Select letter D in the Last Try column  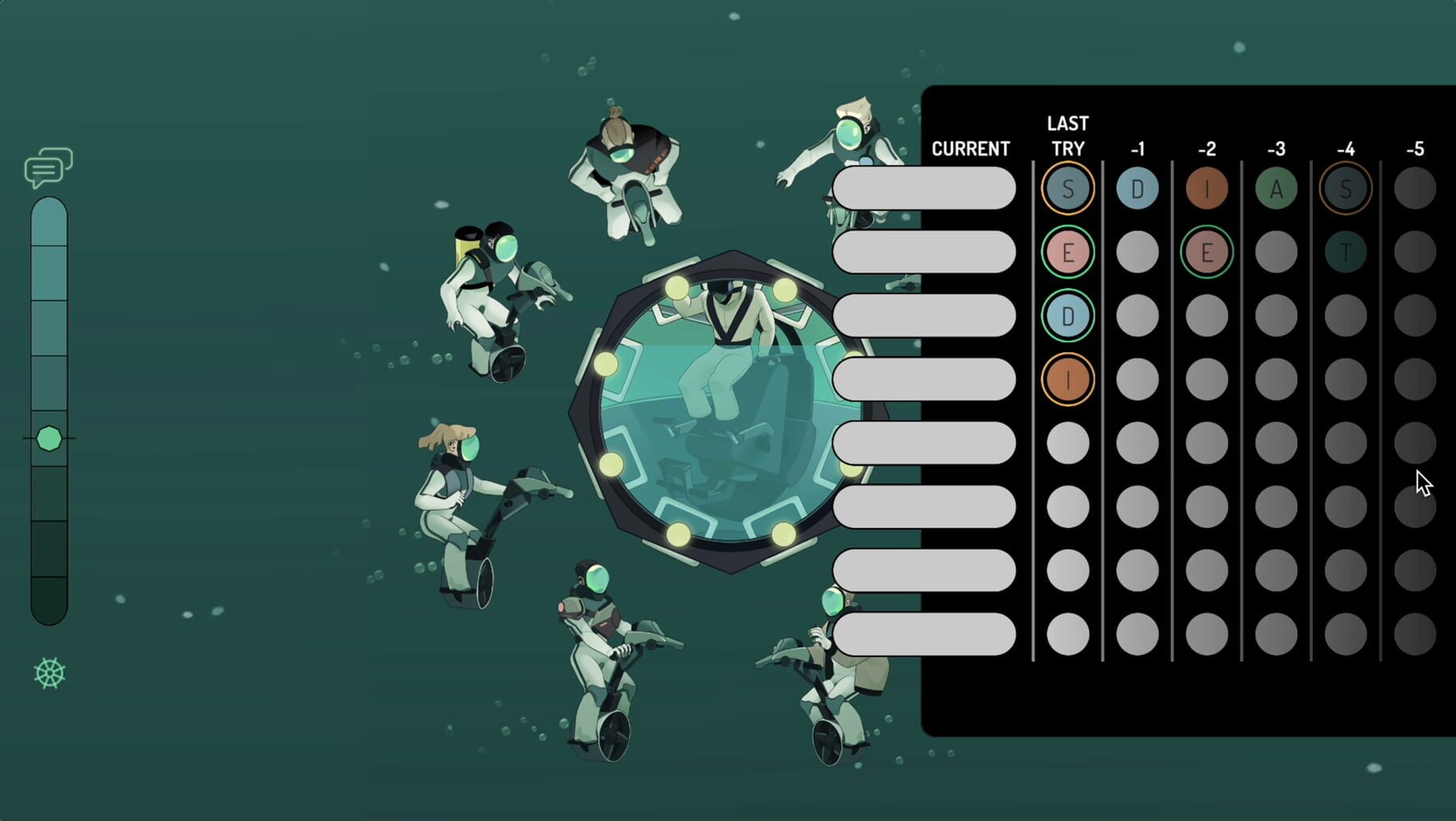(x=1067, y=315)
